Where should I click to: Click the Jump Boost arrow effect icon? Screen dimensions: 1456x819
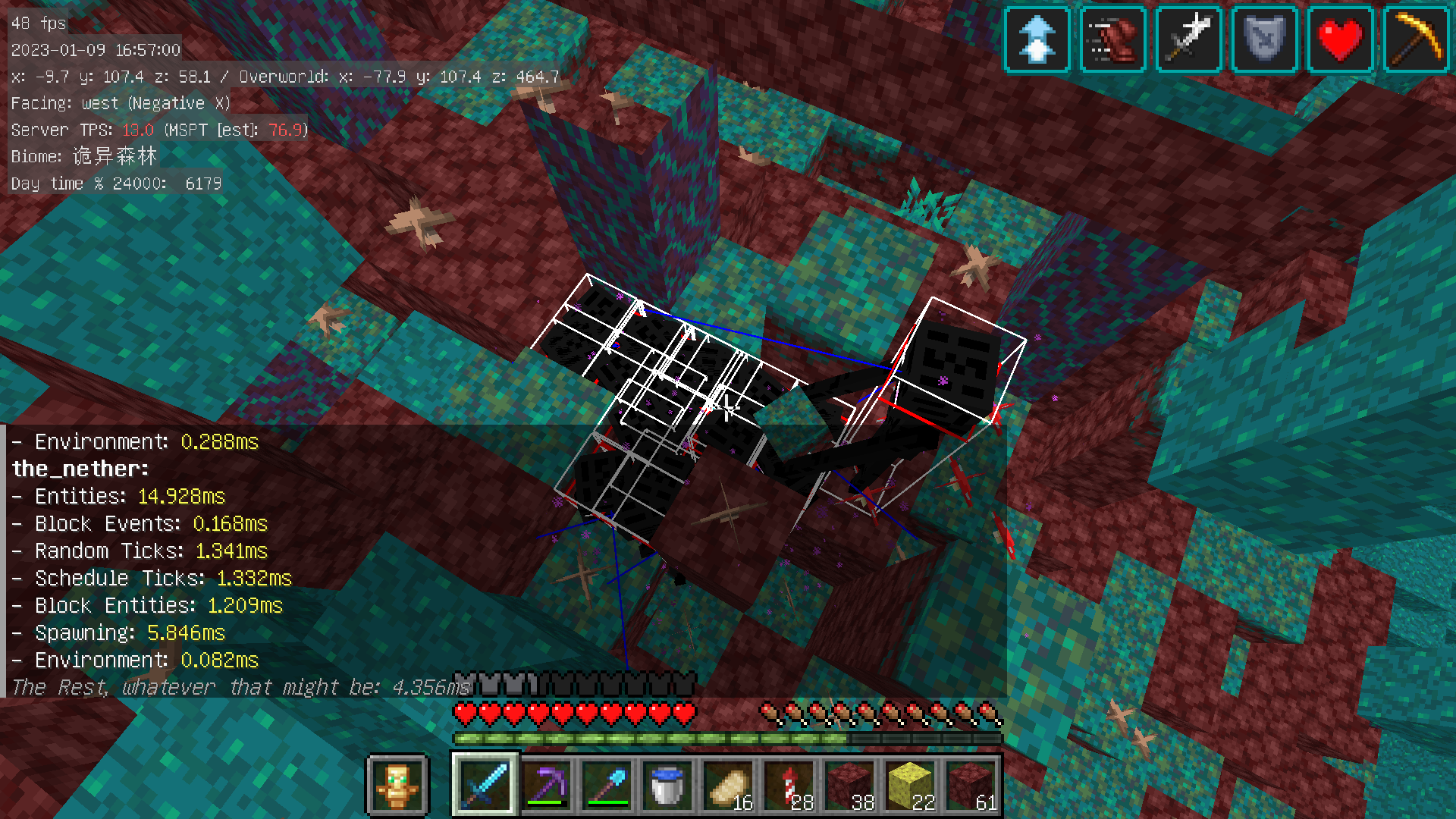(1037, 39)
